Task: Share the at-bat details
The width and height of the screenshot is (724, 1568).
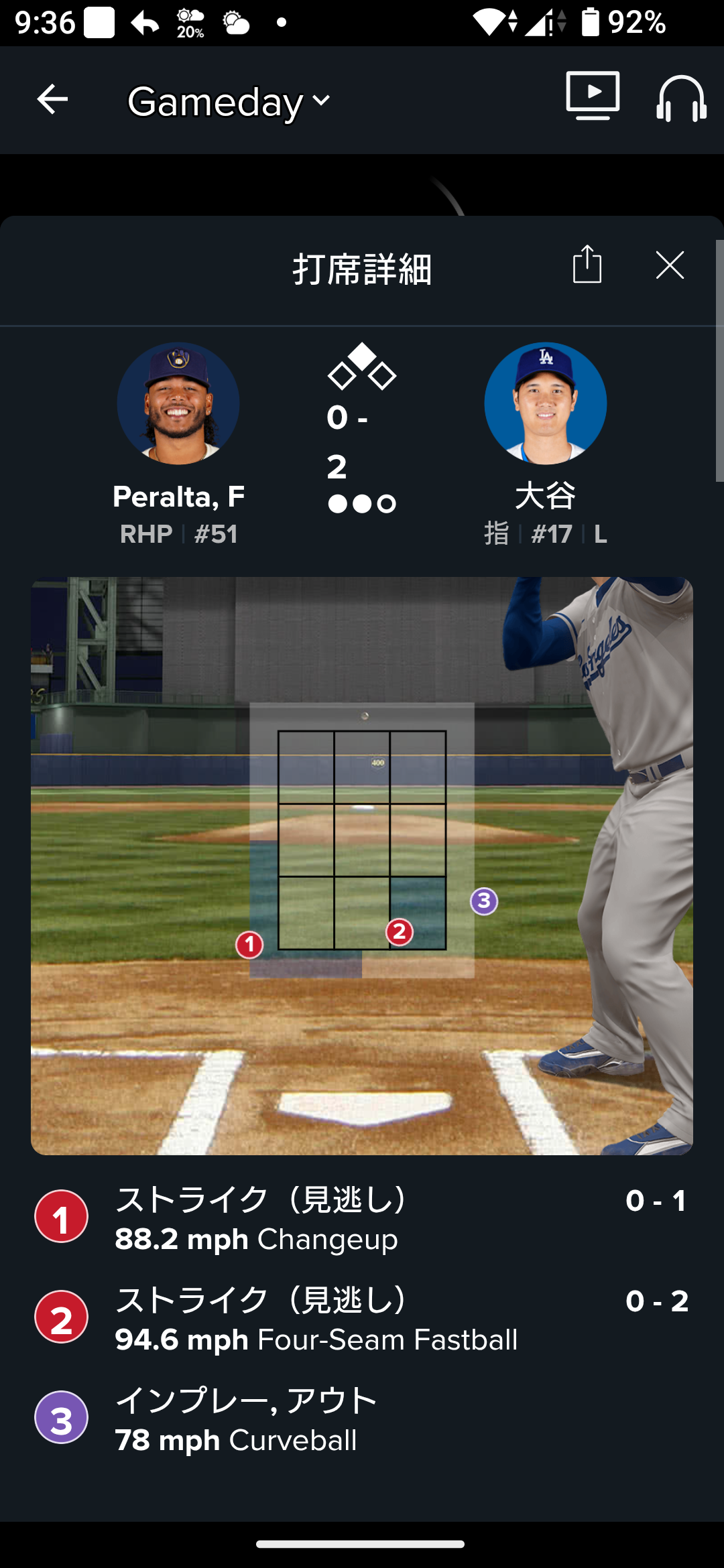Action: [x=587, y=265]
